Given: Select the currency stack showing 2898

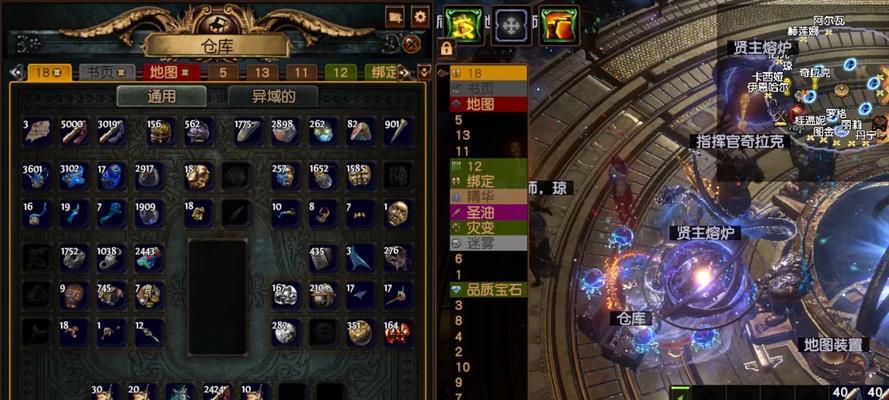Looking at the screenshot, I should pos(282,132).
